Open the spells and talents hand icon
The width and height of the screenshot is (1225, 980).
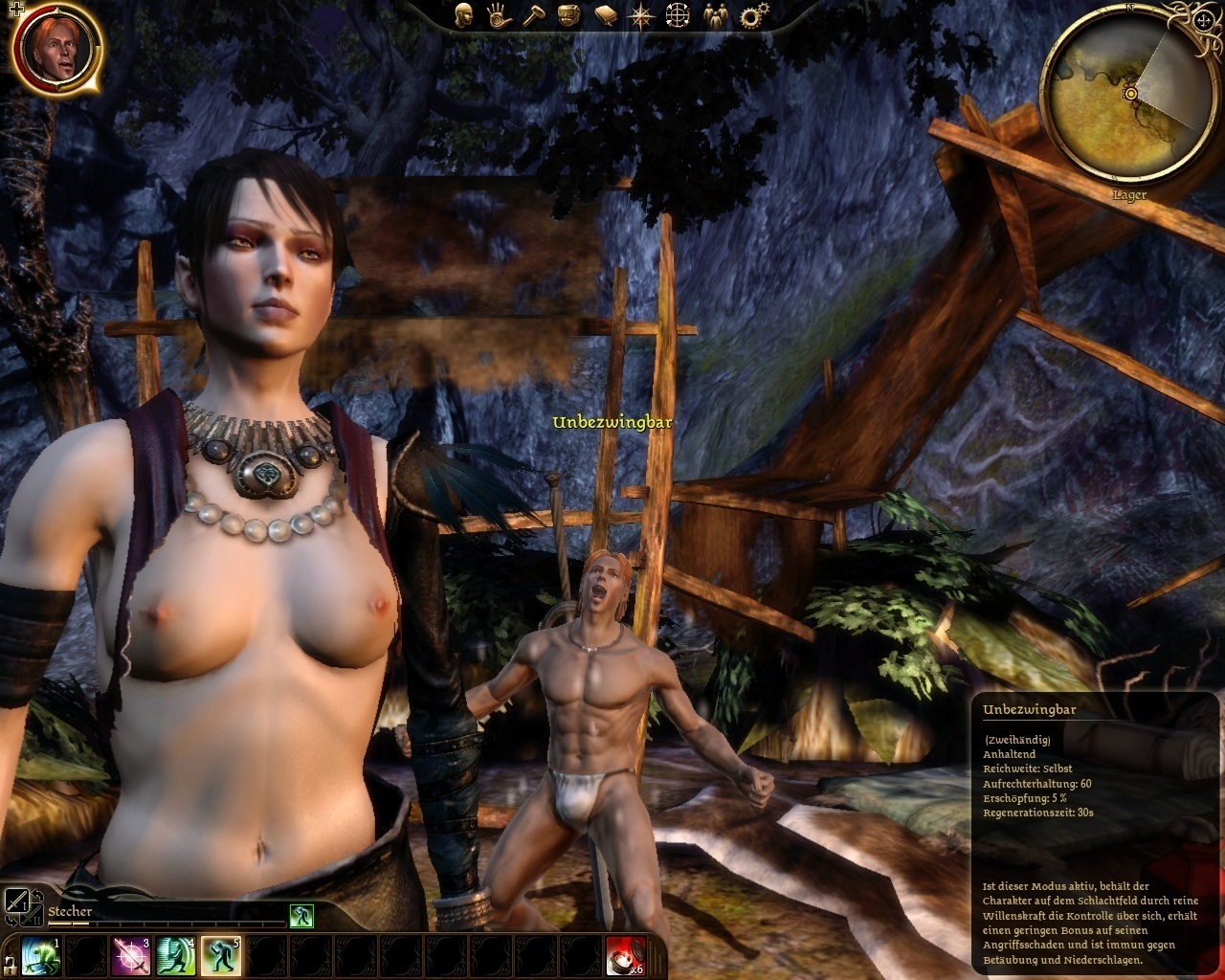coord(499,15)
